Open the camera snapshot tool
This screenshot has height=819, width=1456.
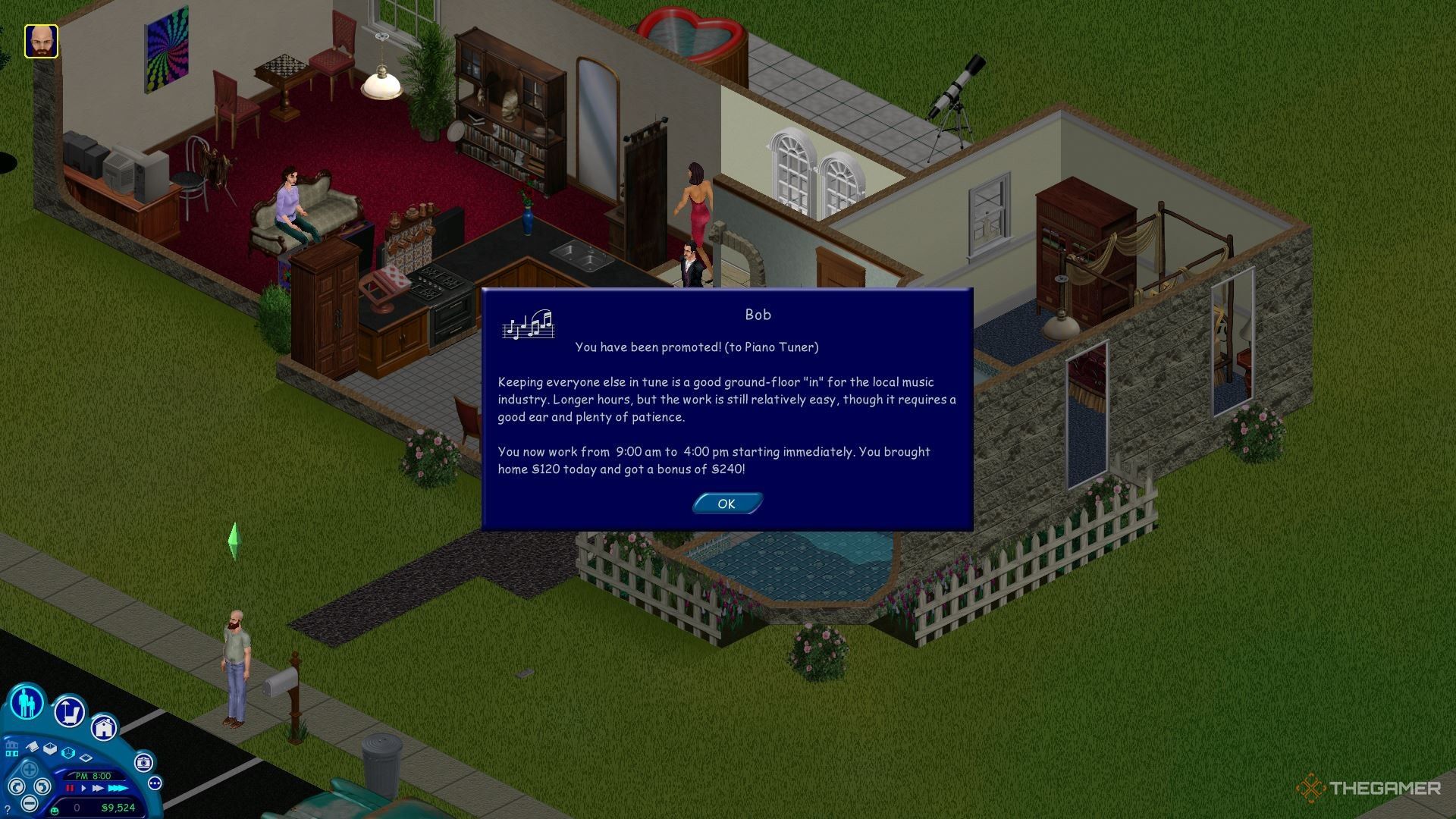click(x=143, y=763)
